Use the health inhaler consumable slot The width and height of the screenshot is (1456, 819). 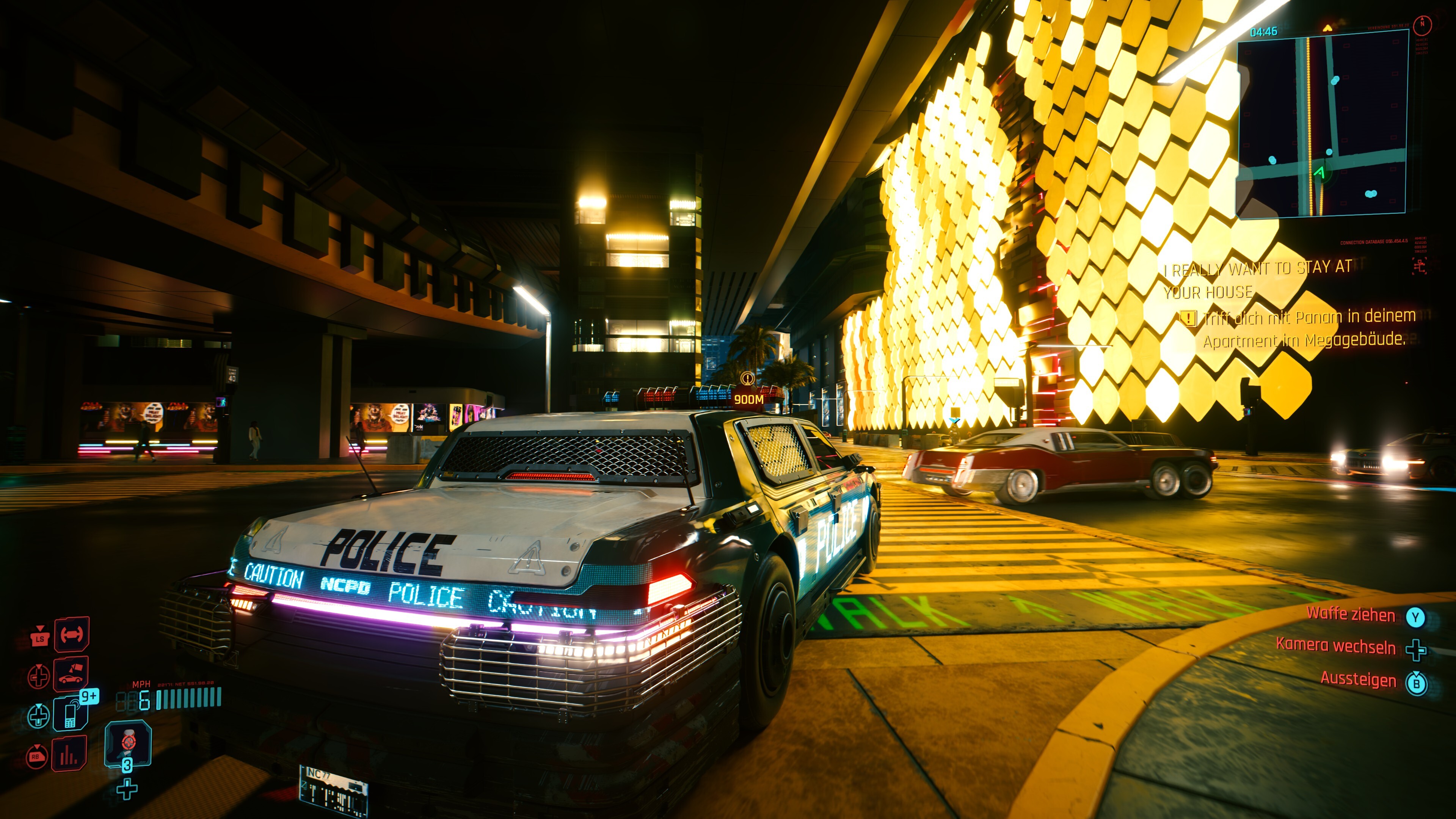128,742
